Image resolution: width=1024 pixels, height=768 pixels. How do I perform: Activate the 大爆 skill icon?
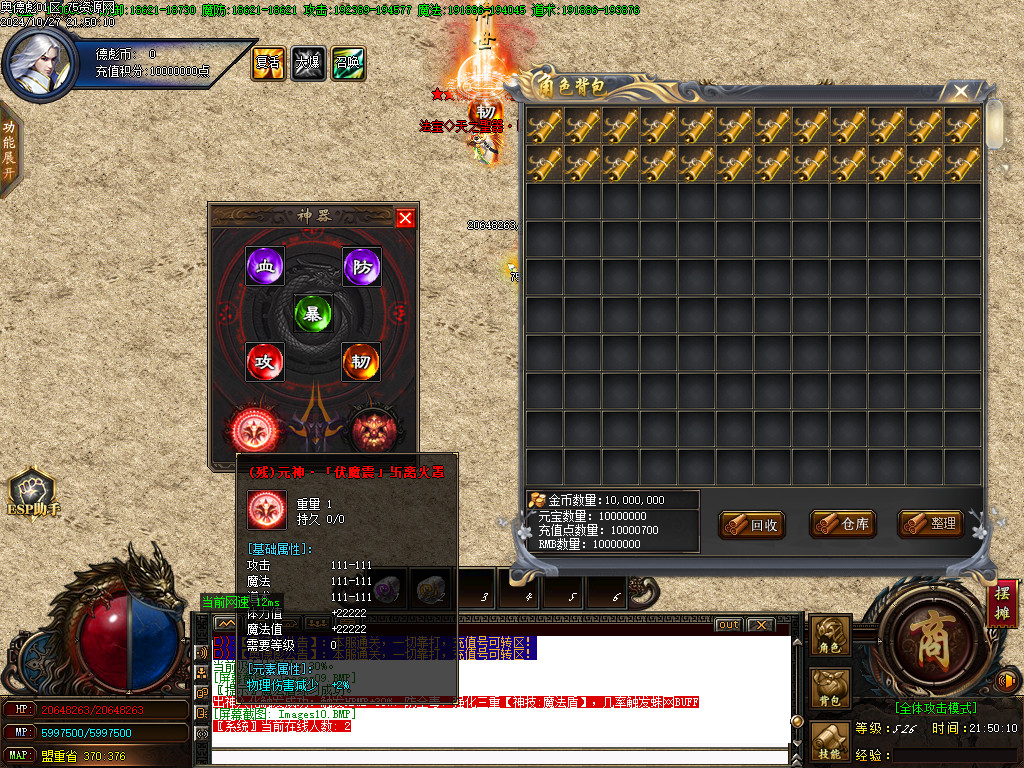308,63
